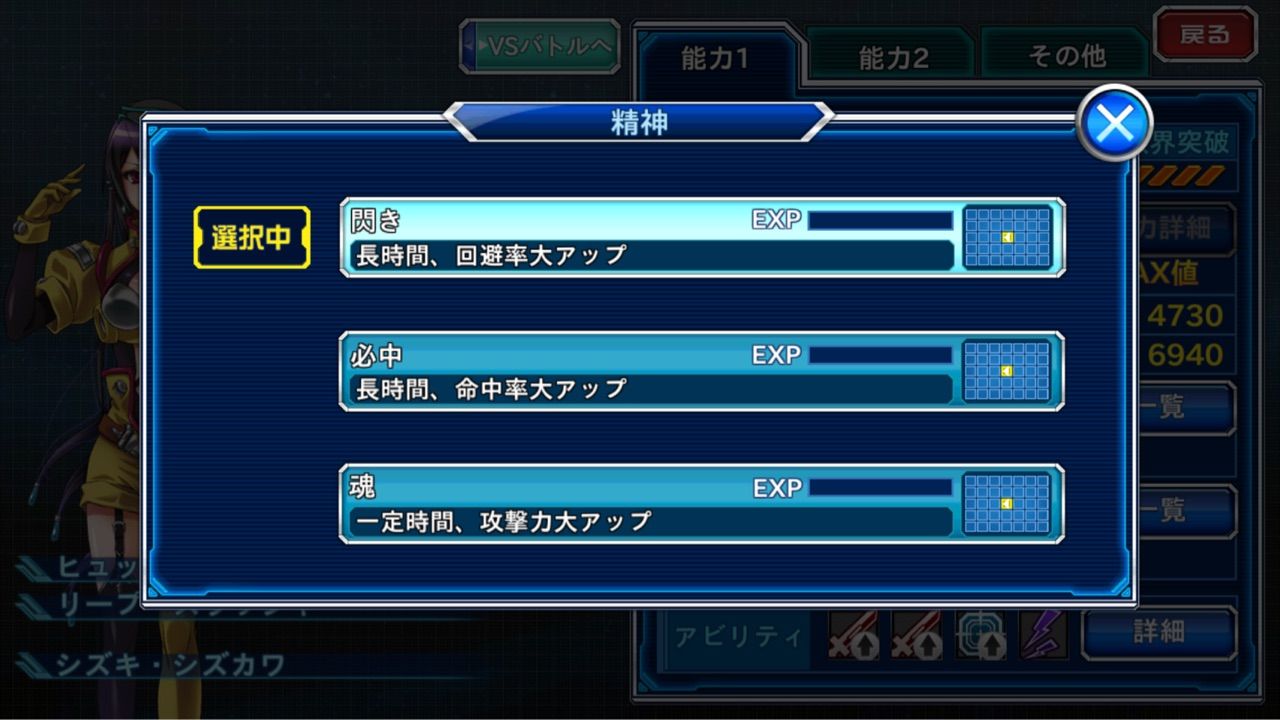This screenshot has width=1280, height=720.
Task: Toggle the 選択中 marker on 閃き
Action: tap(251, 236)
